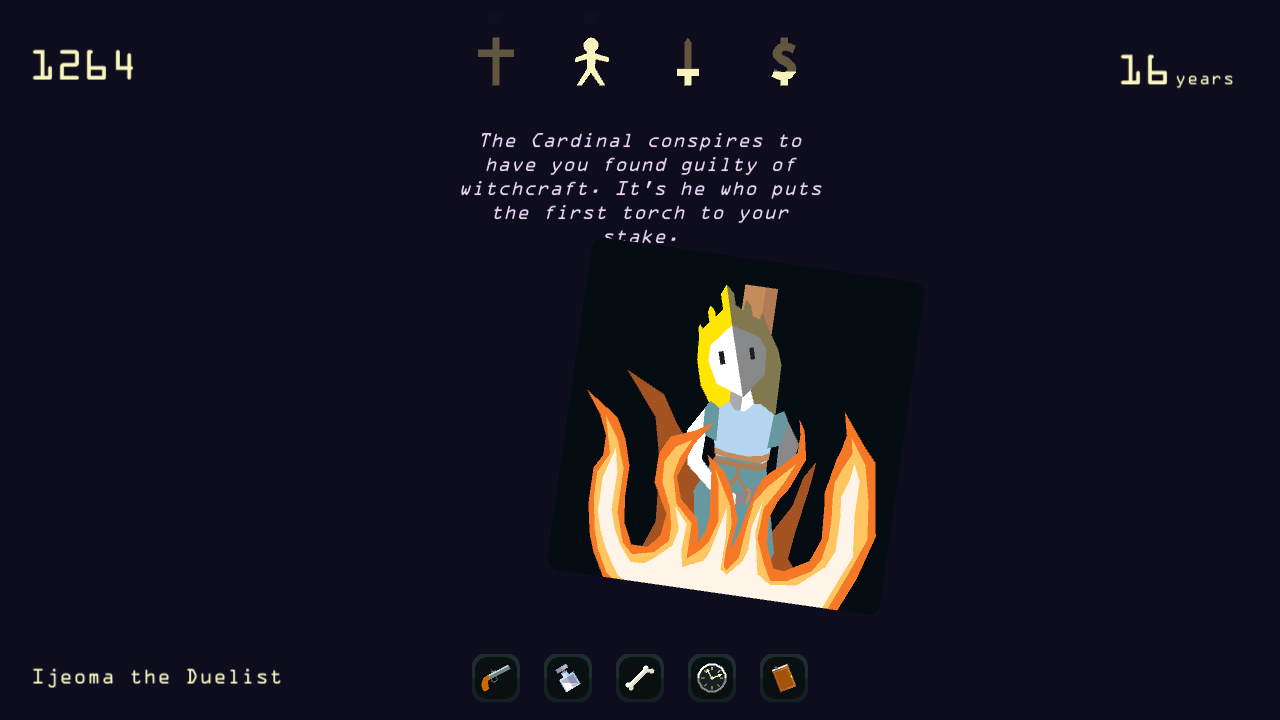Click the last inventory slot on the right

[x=783, y=677]
